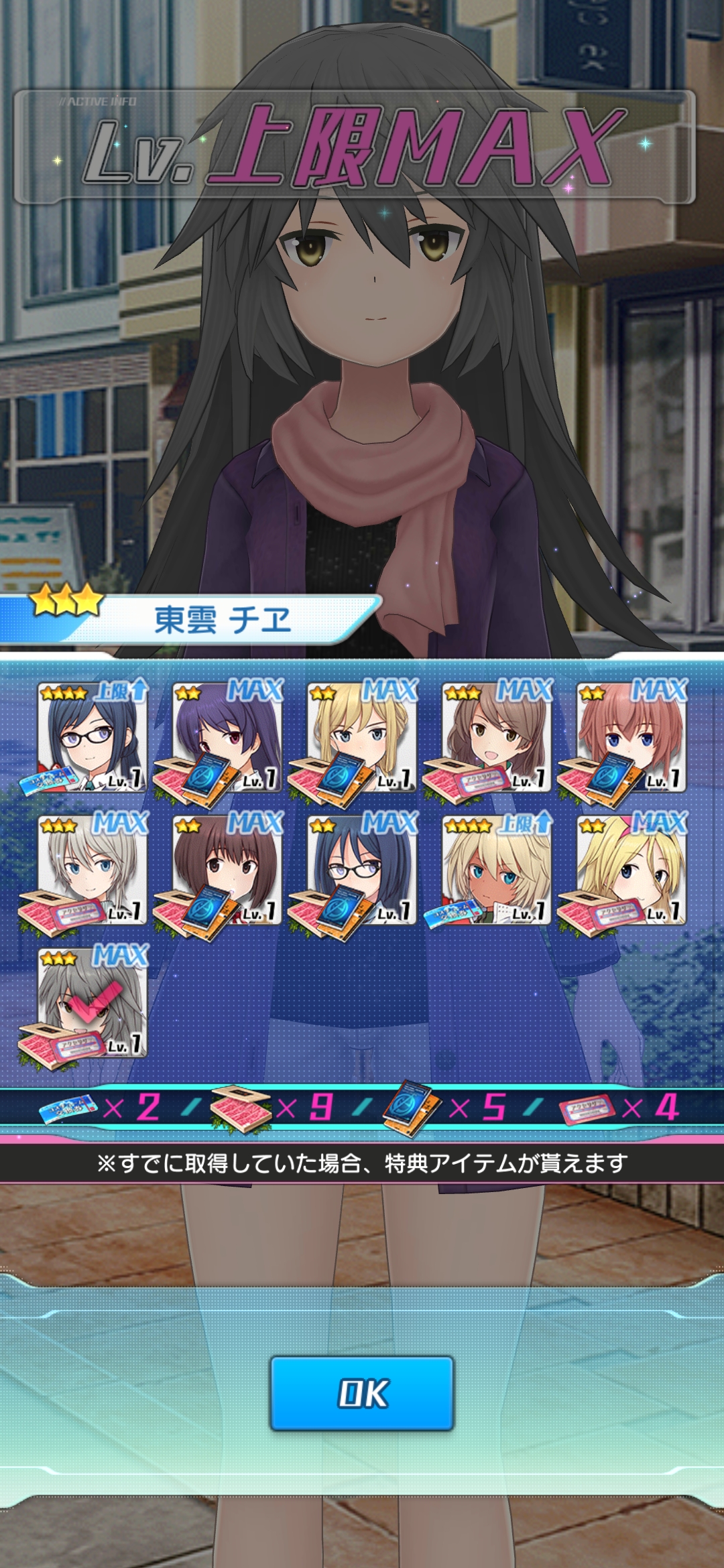Choose the blonde braided-hair girl card
This screenshot has width=724, height=1568.
point(362,737)
